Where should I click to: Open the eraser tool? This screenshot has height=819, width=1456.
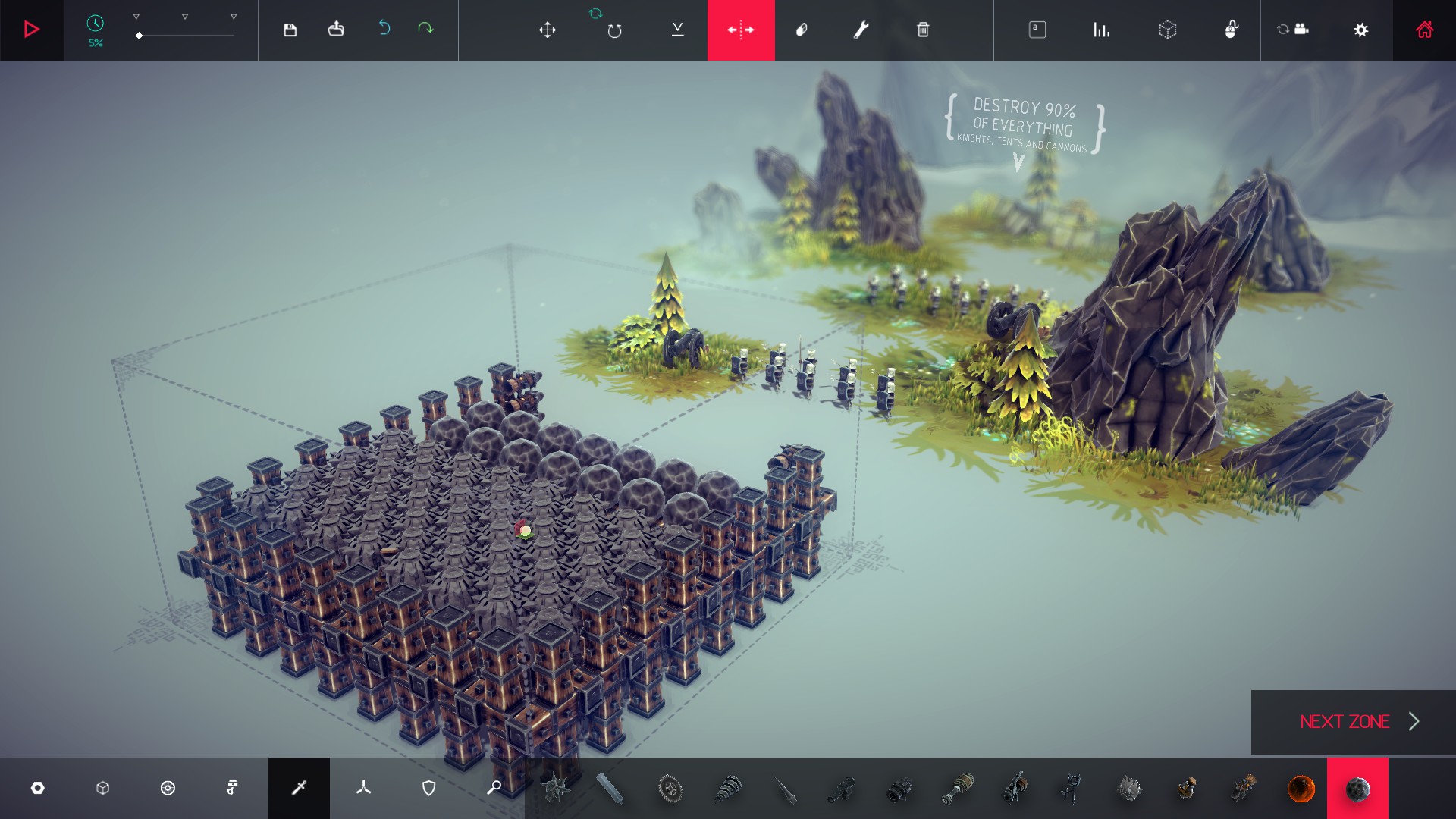click(x=802, y=30)
